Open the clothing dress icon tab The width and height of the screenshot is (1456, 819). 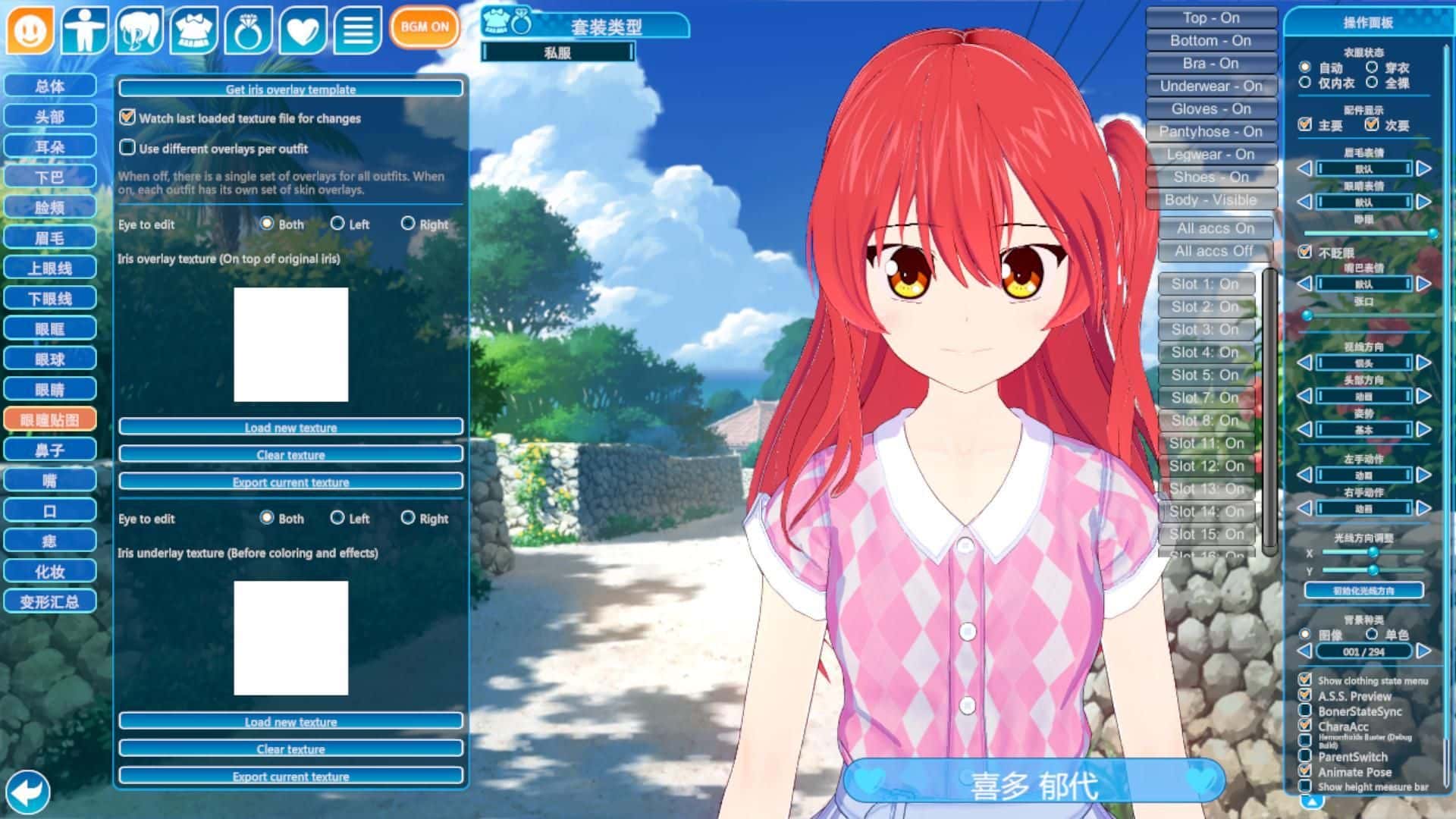pyautogui.click(x=193, y=30)
